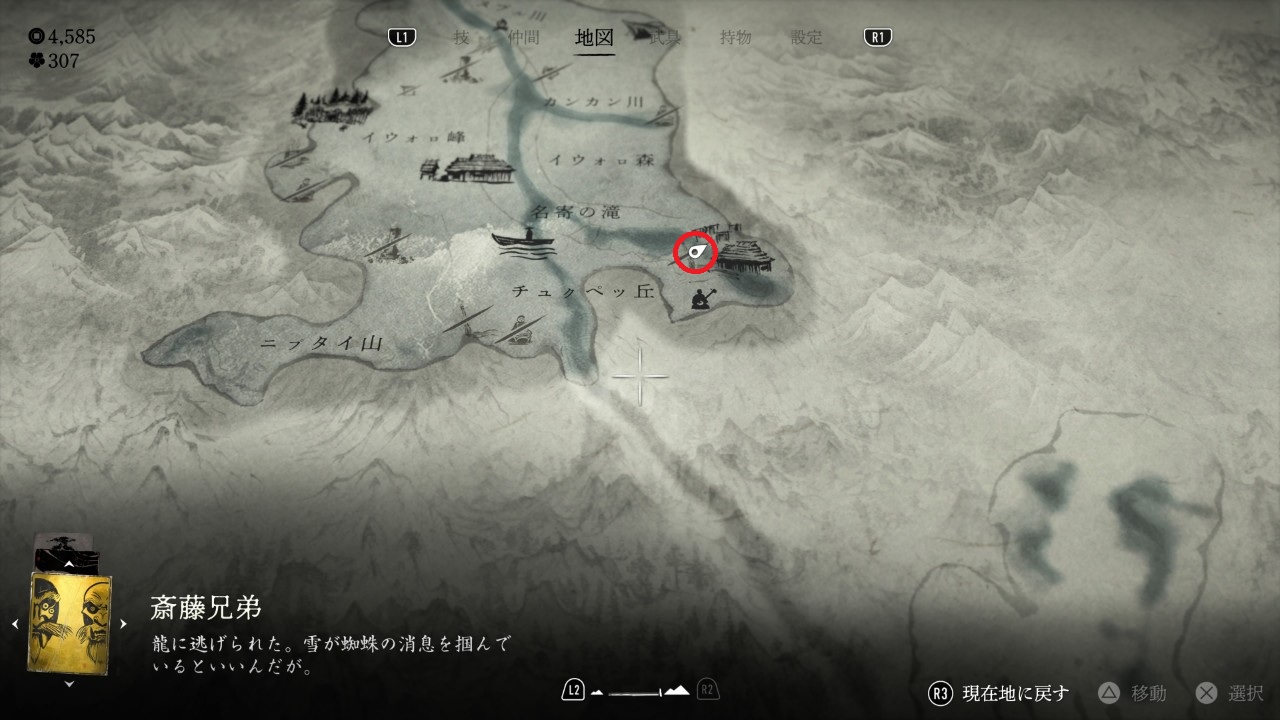Select the large thatched house near イウォロ峰
The image size is (1280, 720).
pyautogui.click(x=472, y=169)
